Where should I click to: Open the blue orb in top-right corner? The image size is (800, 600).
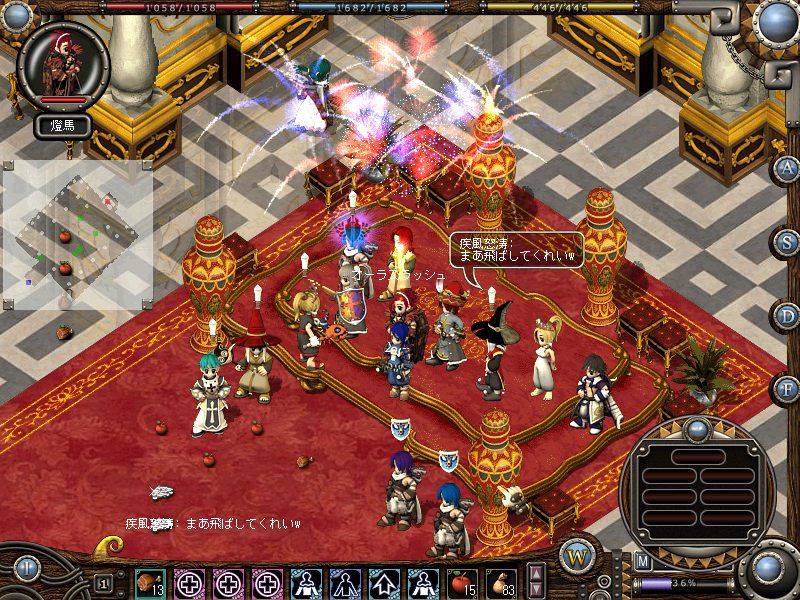774,22
